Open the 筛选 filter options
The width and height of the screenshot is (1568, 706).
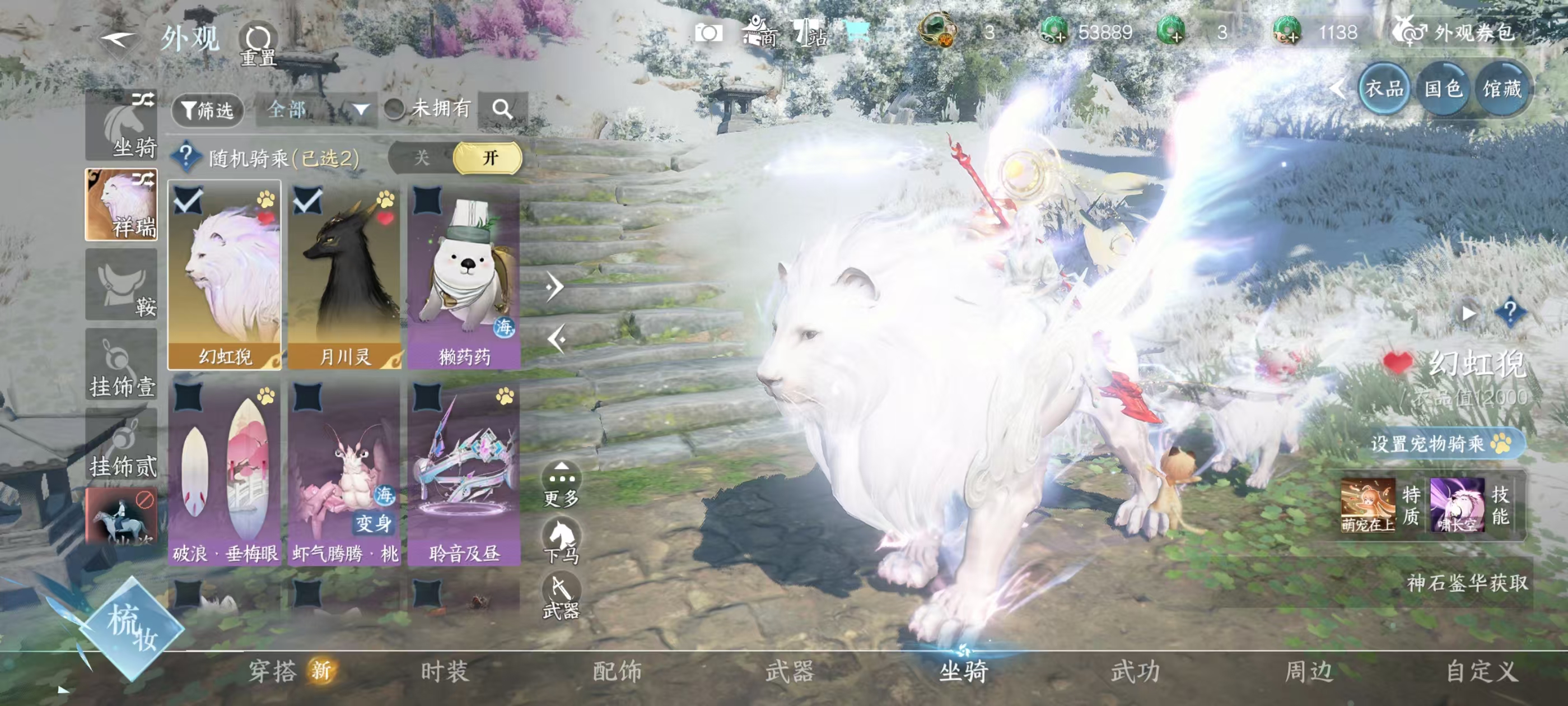(208, 110)
